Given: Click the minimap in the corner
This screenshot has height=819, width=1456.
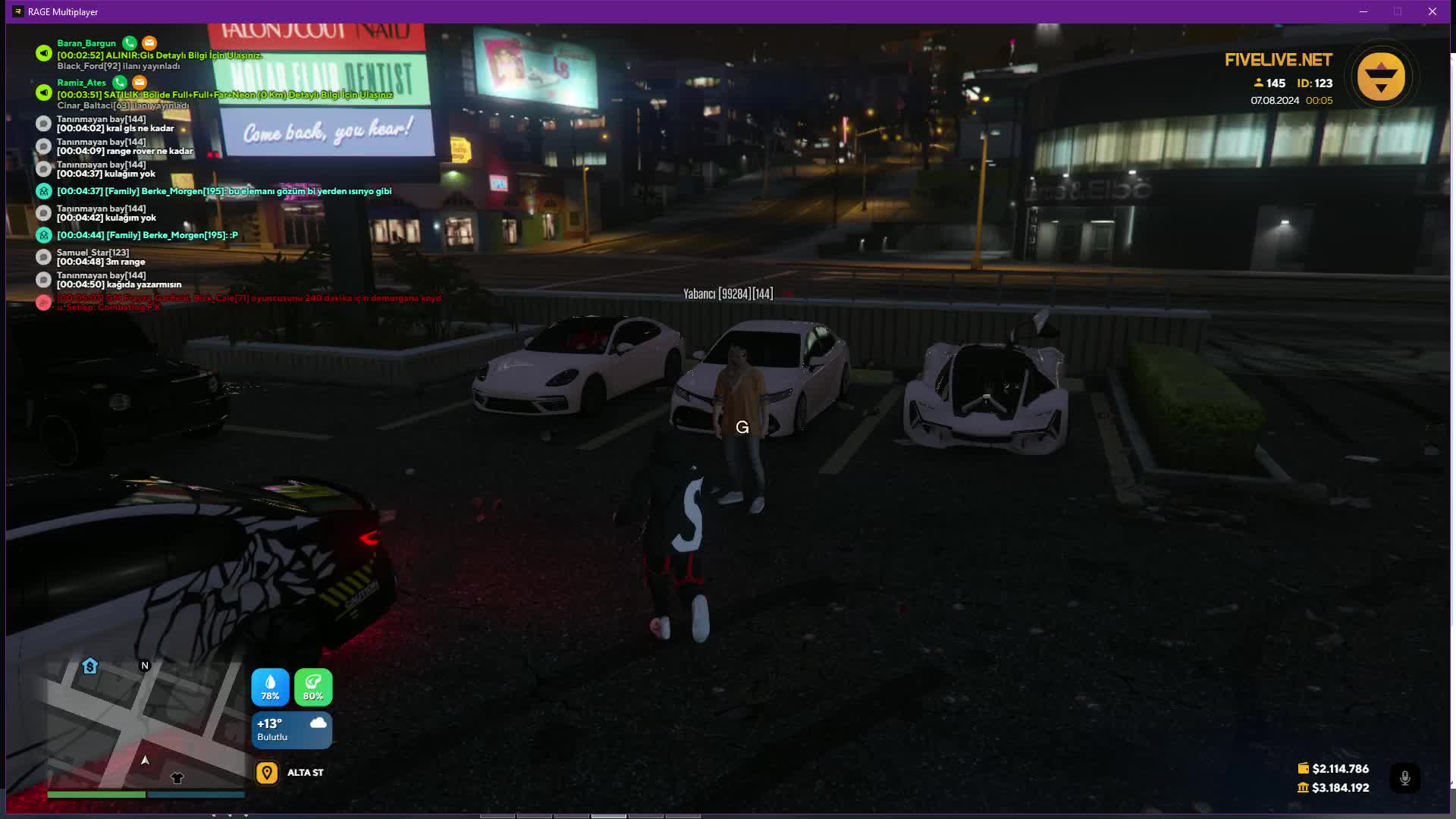Looking at the screenshot, I should coord(145,723).
